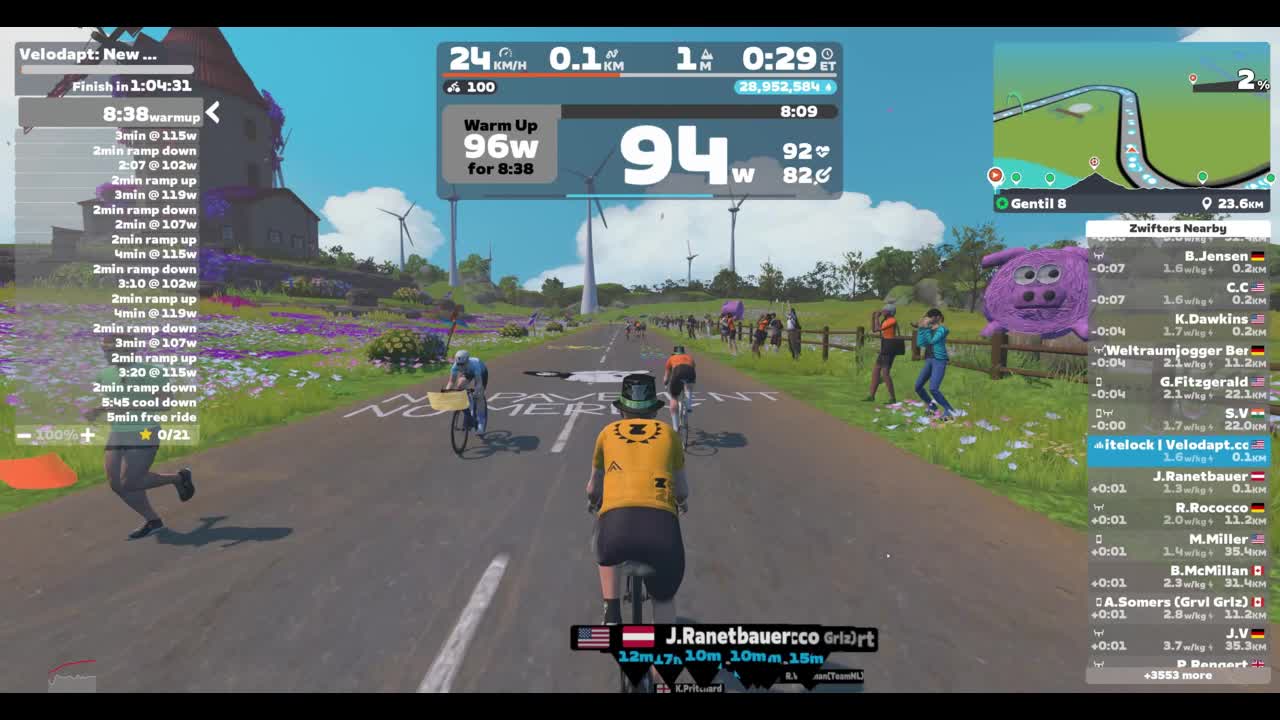
Task: Choose R.Rococco from Zwifters Nearby
Action: (1178, 513)
